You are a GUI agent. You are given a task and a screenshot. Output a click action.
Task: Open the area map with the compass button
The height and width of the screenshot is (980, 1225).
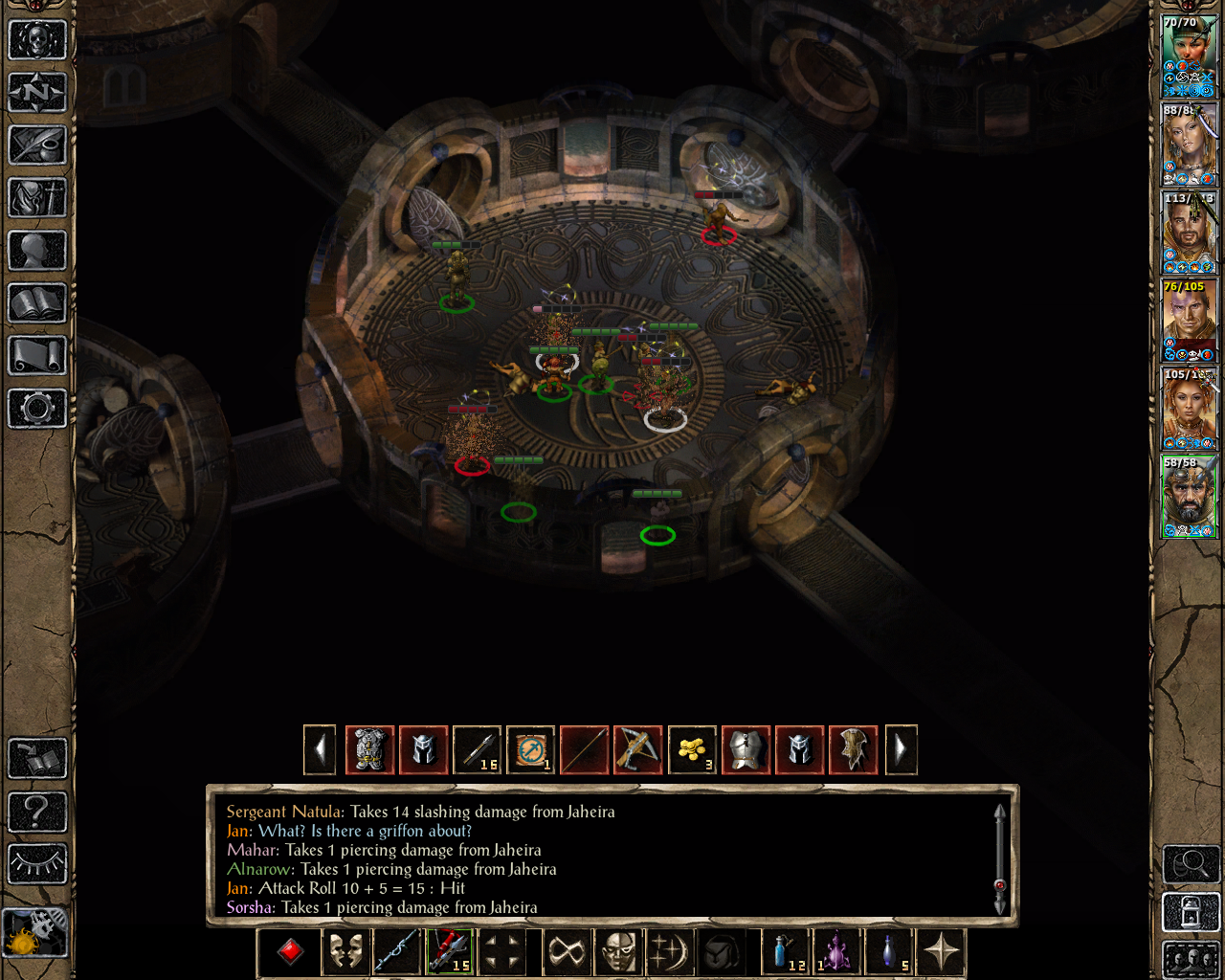coord(37,93)
